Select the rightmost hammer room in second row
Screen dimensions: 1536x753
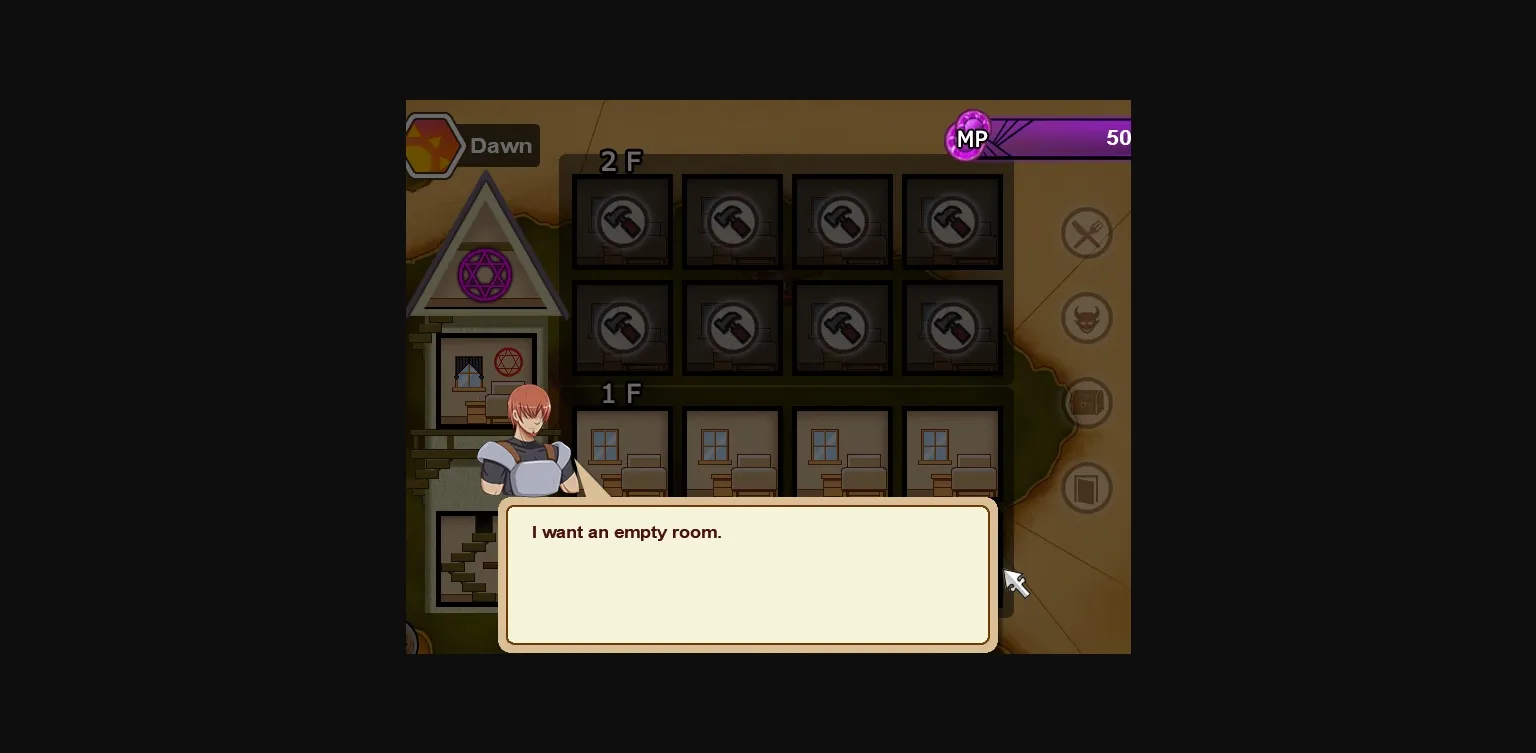point(951,327)
